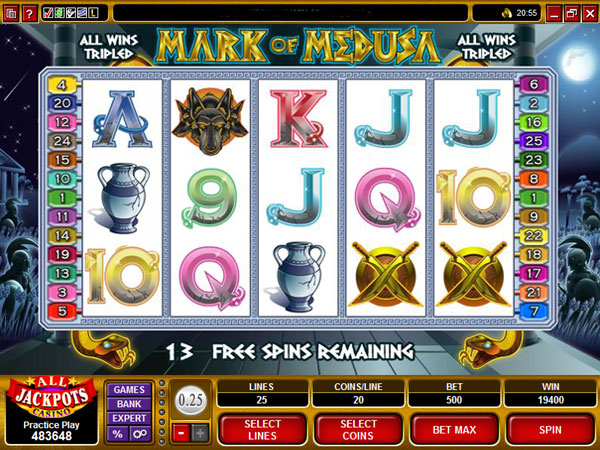This screenshot has width=600, height=450.
Task: Restore the window size
Action: click(571, 13)
